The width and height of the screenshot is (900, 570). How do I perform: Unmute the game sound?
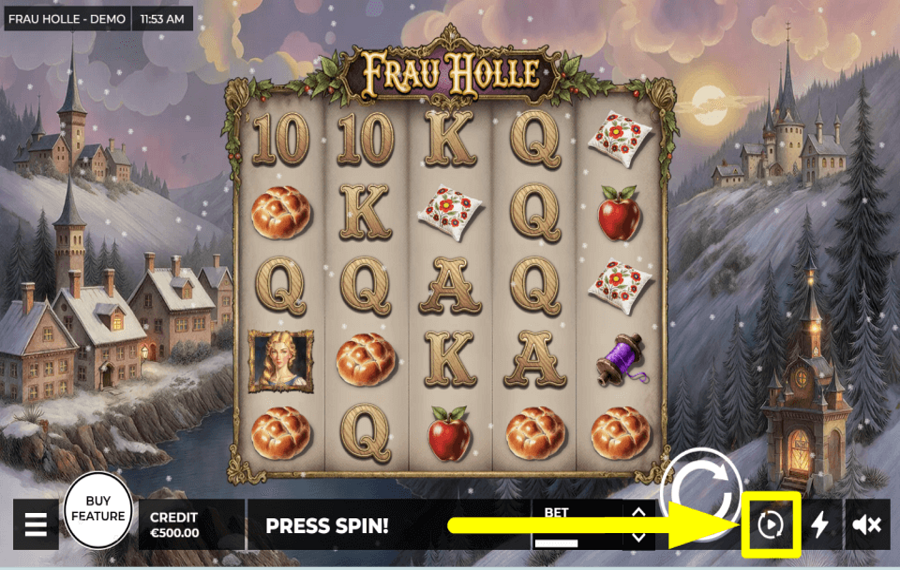[x=867, y=525]
